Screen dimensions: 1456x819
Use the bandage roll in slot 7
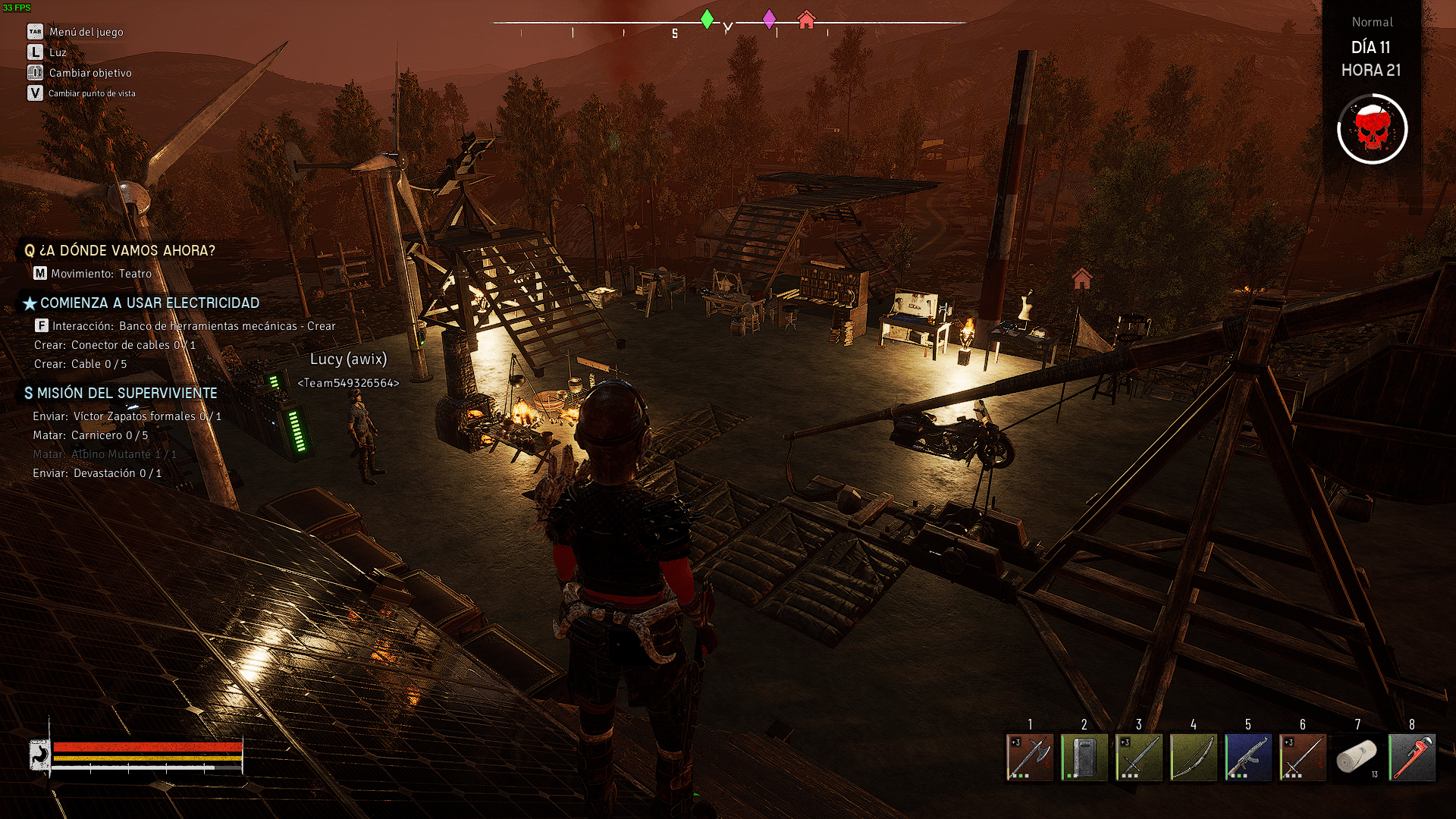point(1357,757)
